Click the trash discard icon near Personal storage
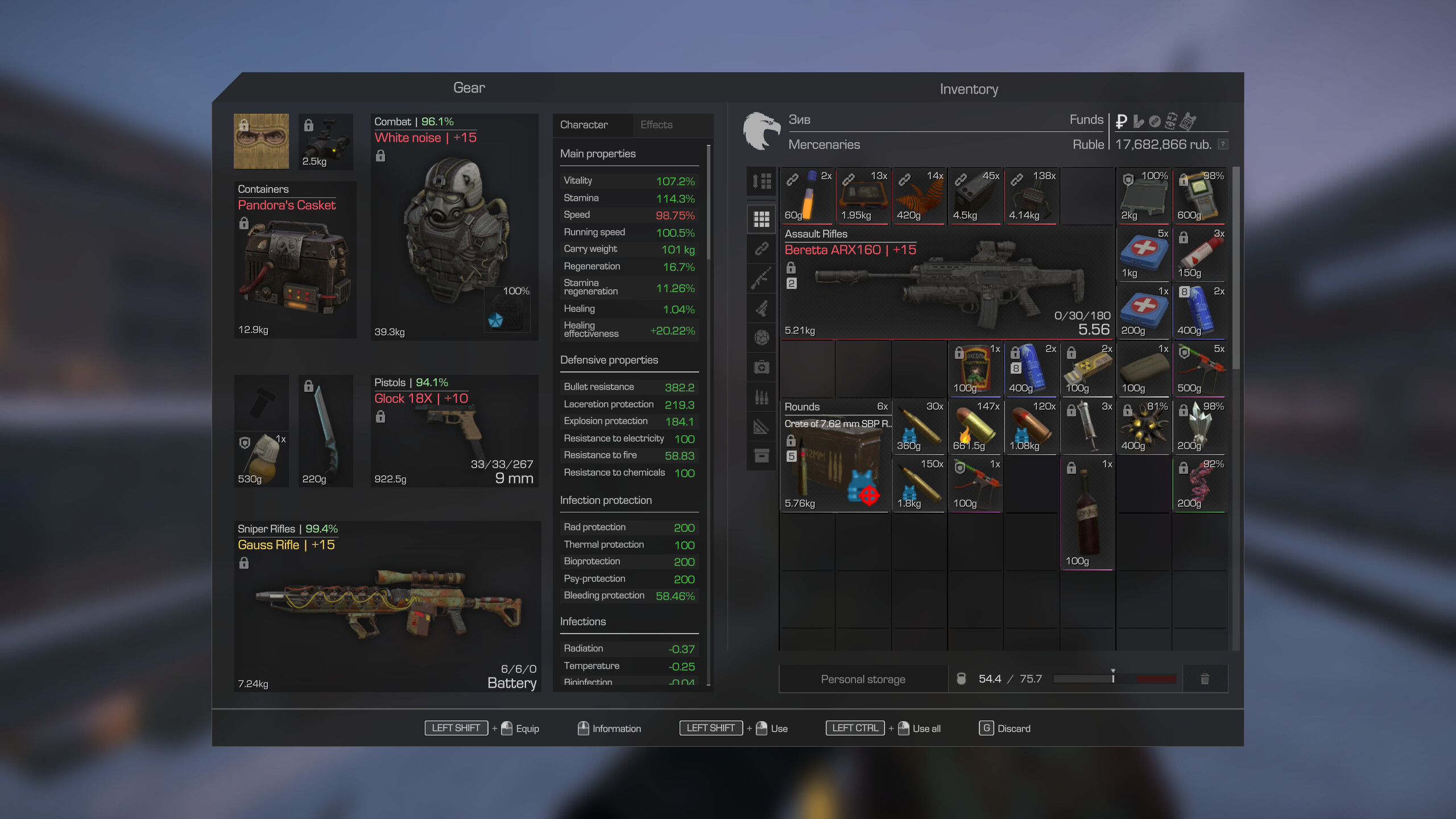 pos(1205,678)
